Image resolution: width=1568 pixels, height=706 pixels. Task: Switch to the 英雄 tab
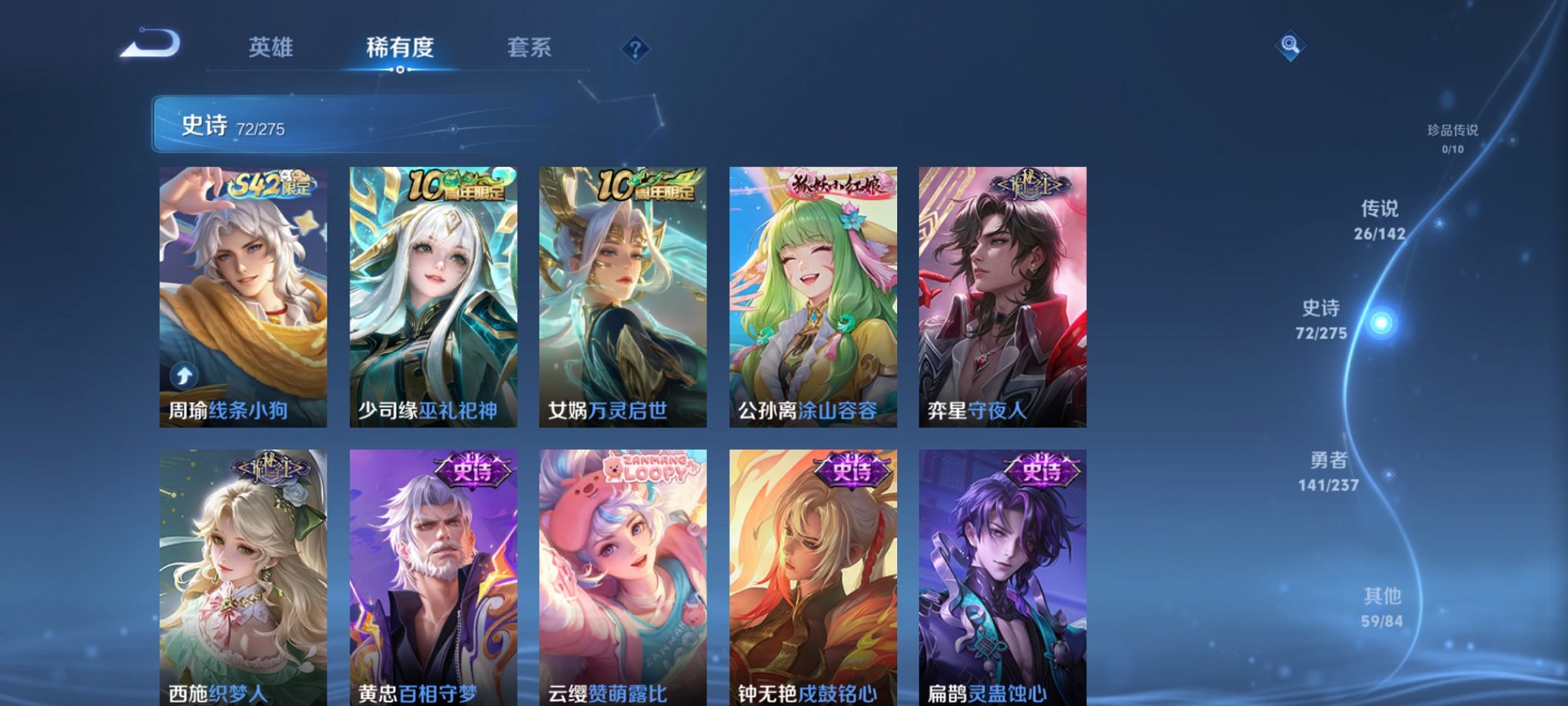[x=271, y=48]
